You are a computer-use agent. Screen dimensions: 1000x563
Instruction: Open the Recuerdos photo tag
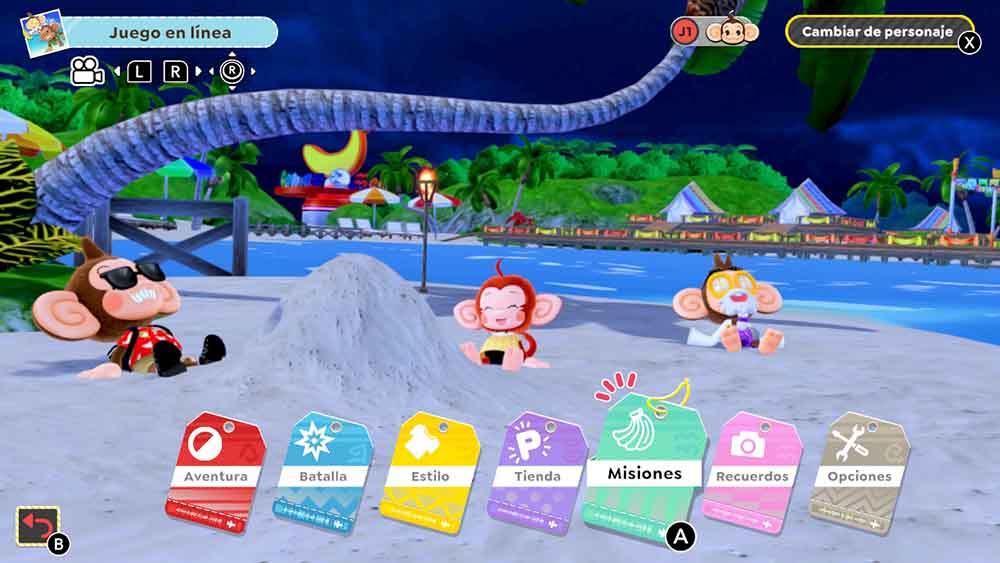pos(752,473)
